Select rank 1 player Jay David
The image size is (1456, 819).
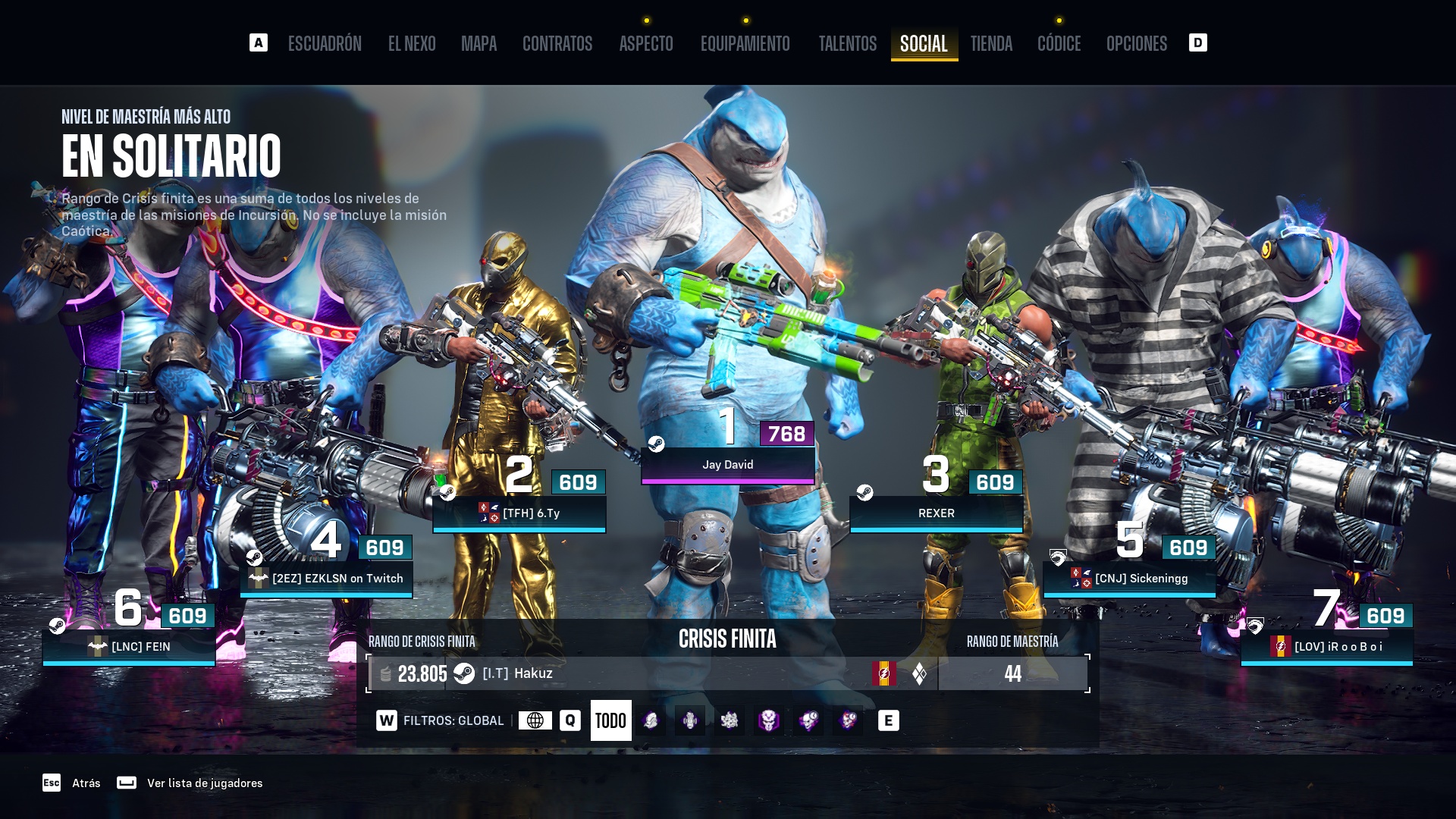pos(727,465)
